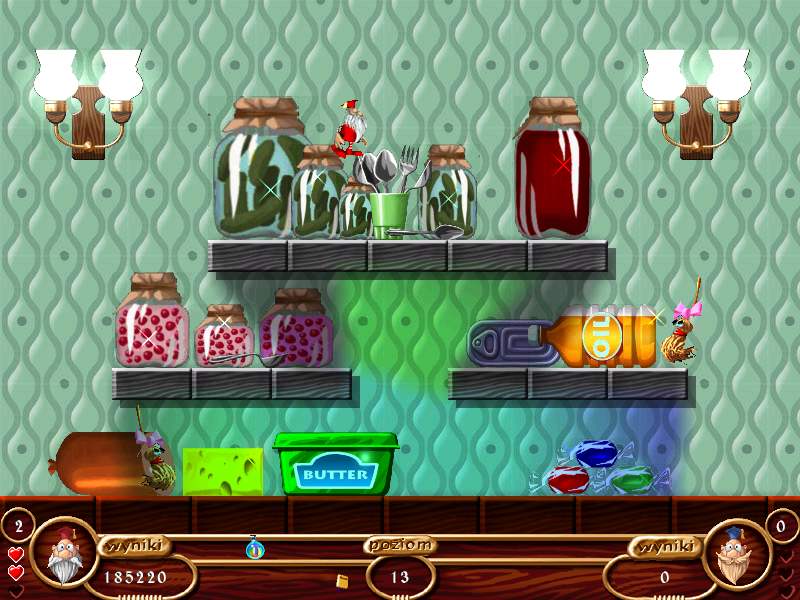This screenshot has height=600, width=800.
Task: Select the small golden cheese item icon
Action: point(342,580)
